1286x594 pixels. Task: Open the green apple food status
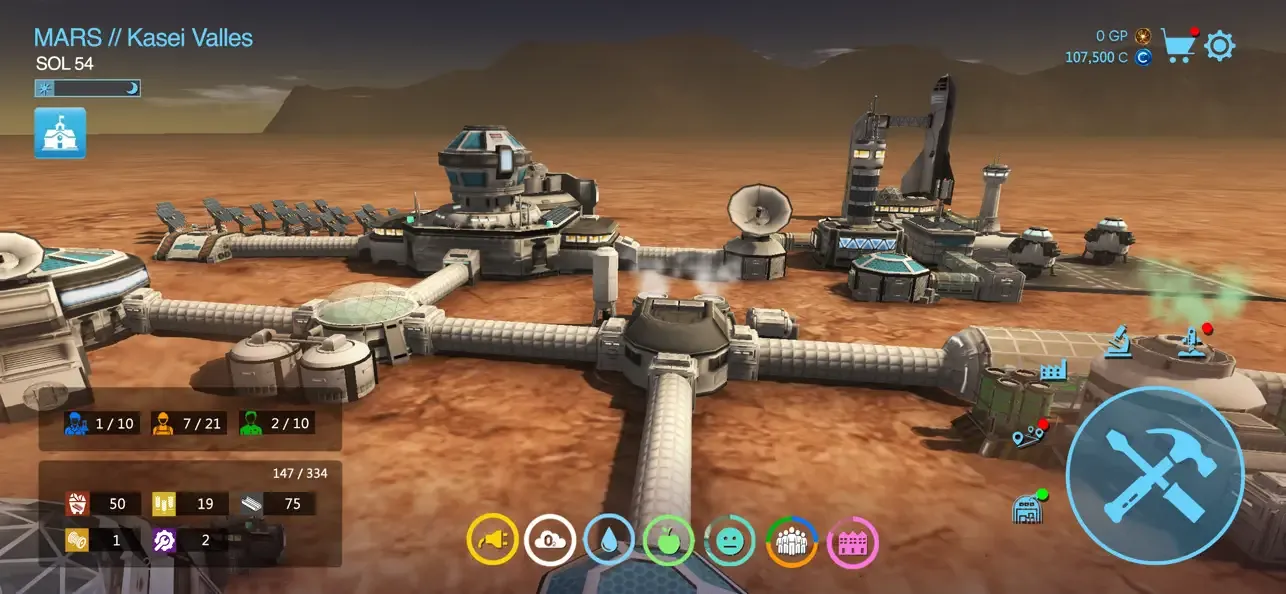click(668, 541)
